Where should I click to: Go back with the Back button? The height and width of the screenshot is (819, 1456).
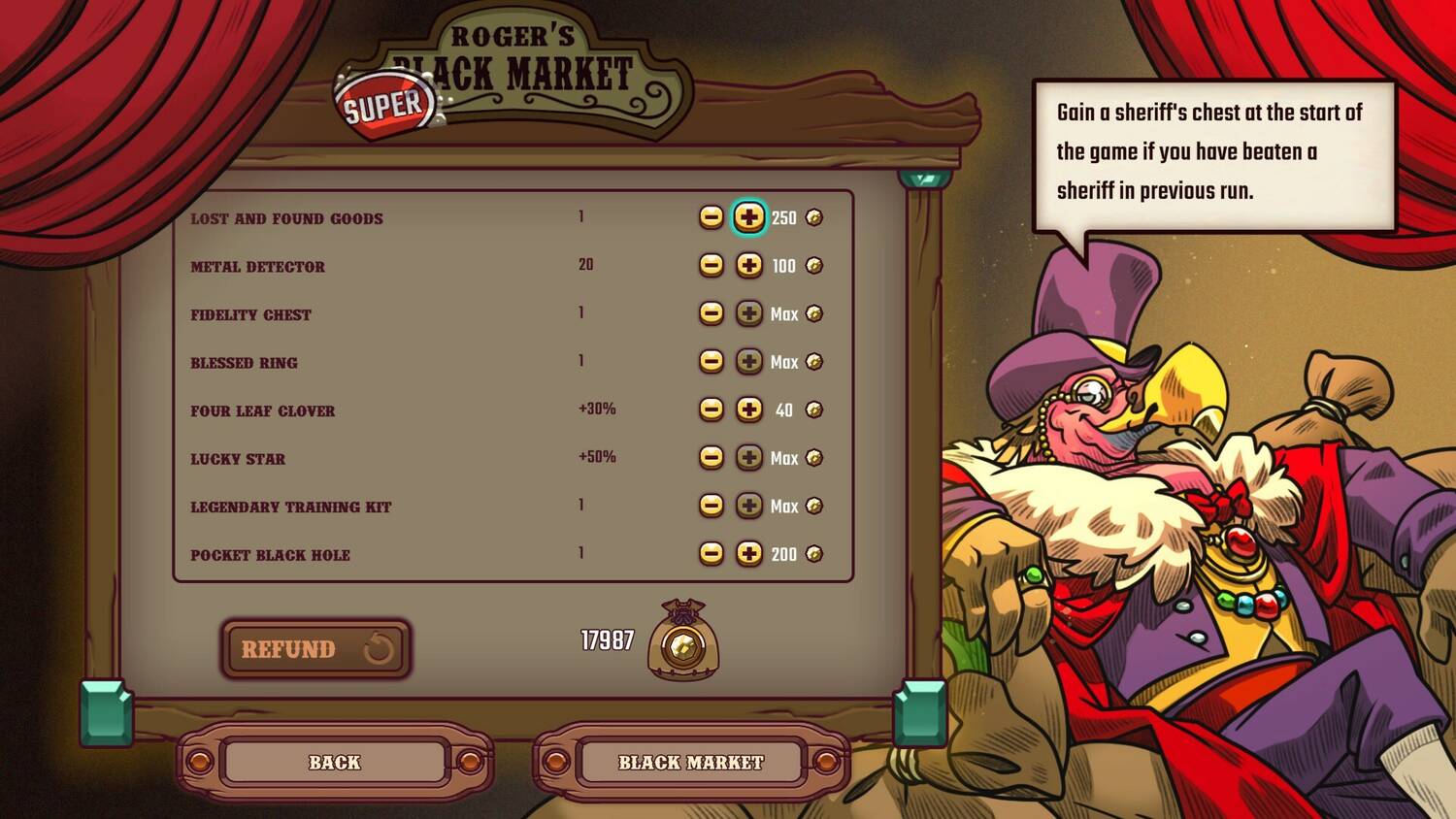(335, 763)
